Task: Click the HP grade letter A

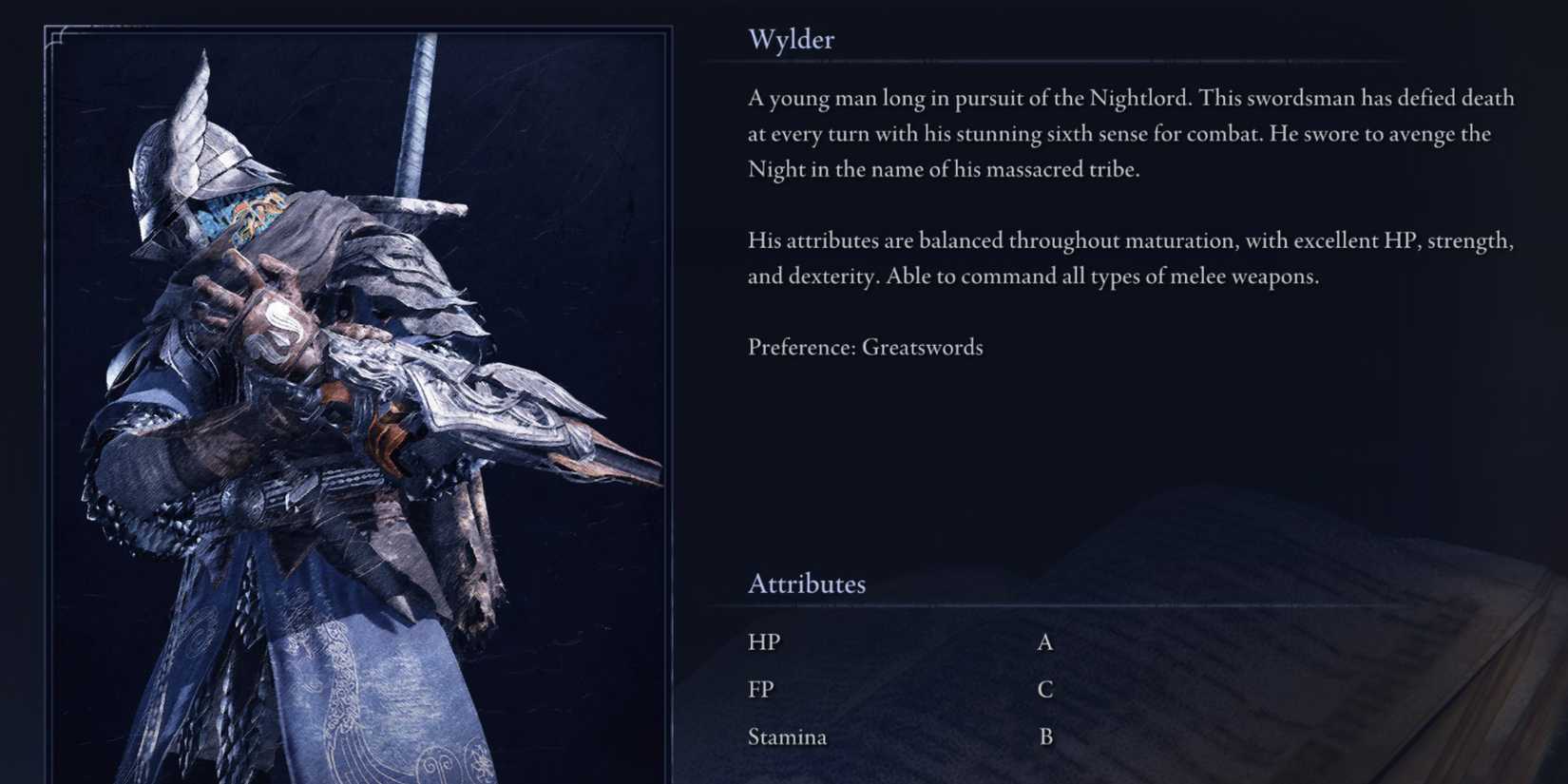Action: [x=1044, y=641]
